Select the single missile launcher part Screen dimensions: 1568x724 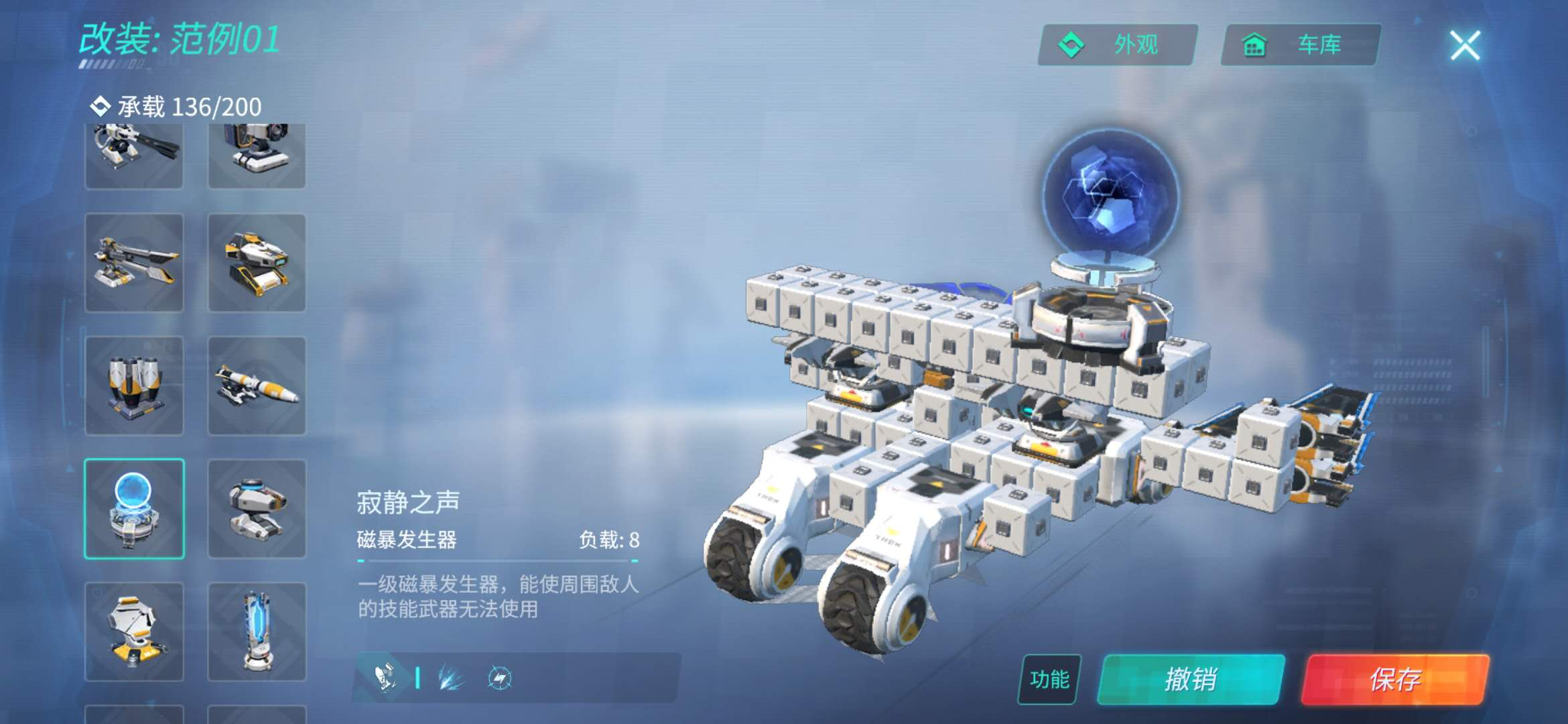tap(257, 386)
